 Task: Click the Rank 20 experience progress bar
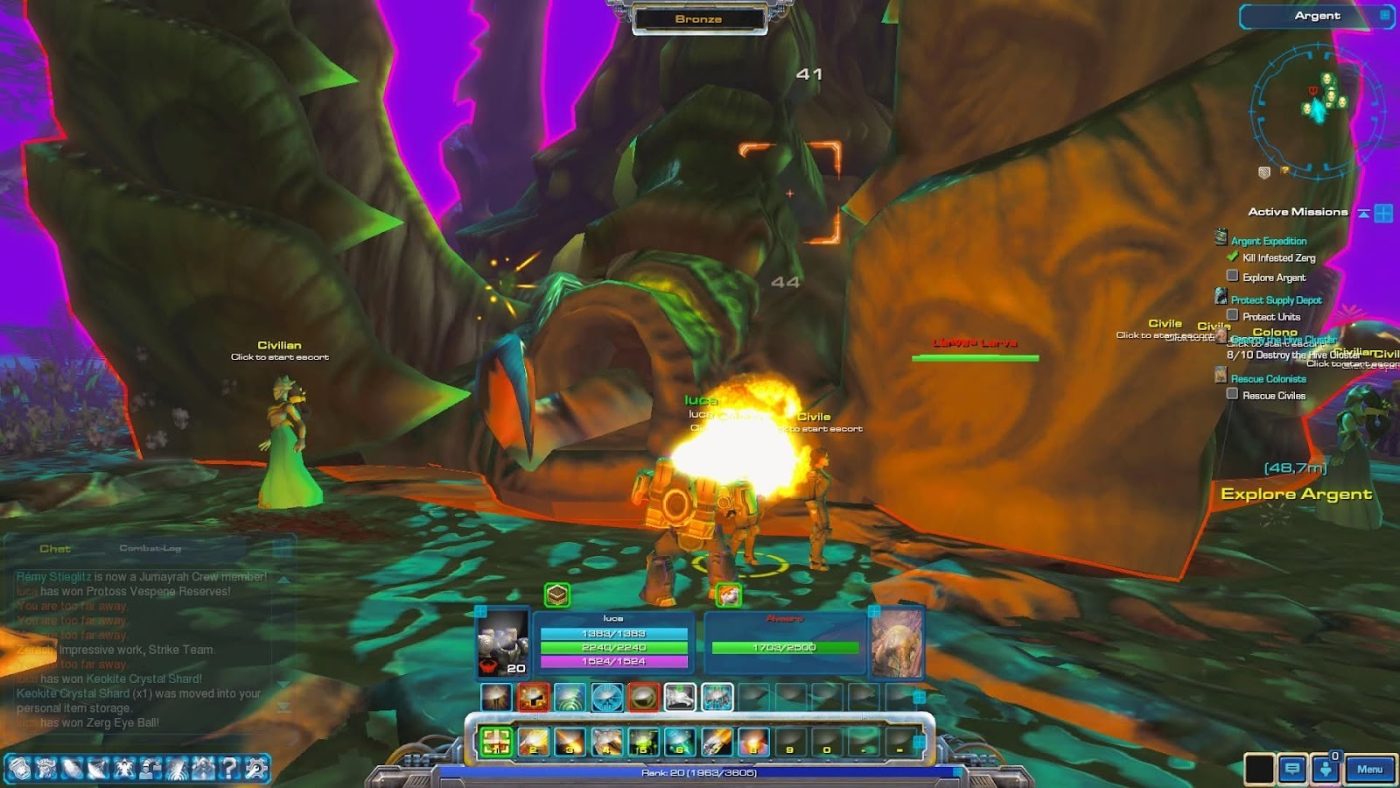700,771
